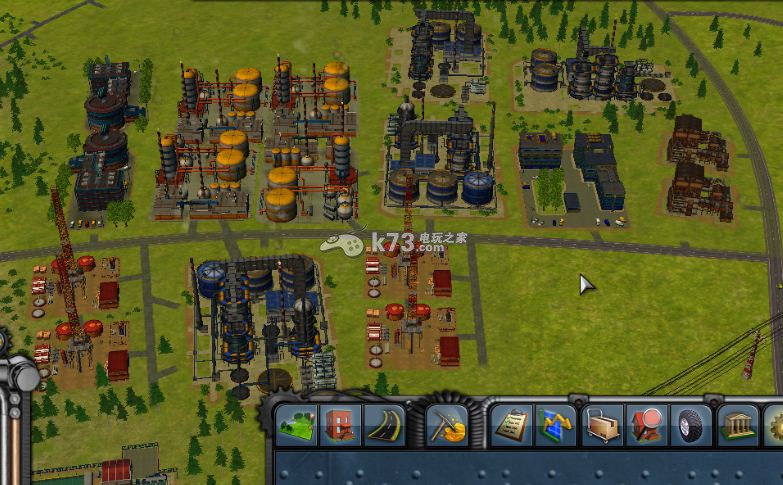Open the columned bank building icon
783x485 pixels.
coord(738,425)
